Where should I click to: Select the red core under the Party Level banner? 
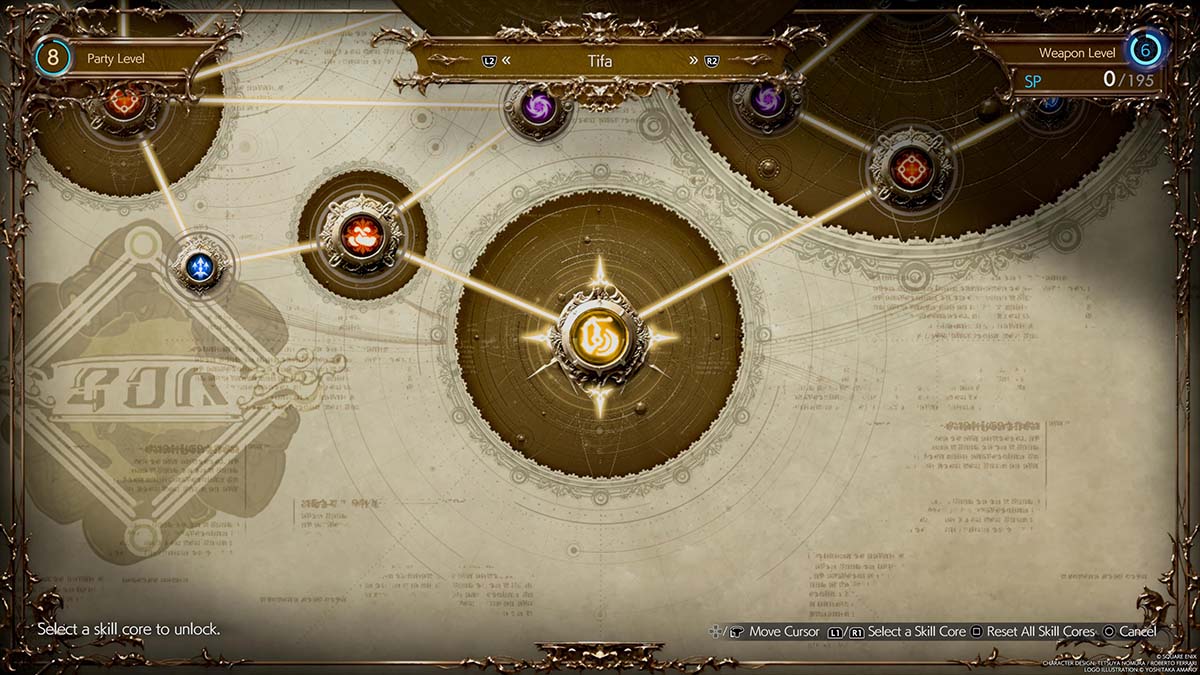pos(126,102)
